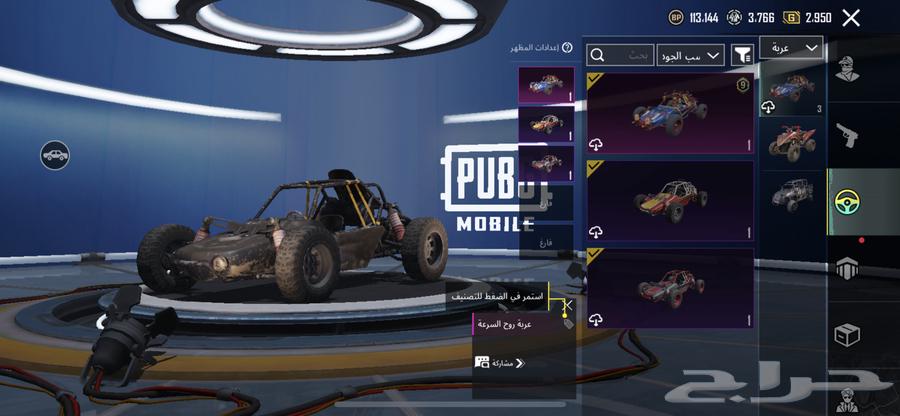Screen dimensions: 900x416
Task: Close the inventory screen
Action: coord(851,17)
